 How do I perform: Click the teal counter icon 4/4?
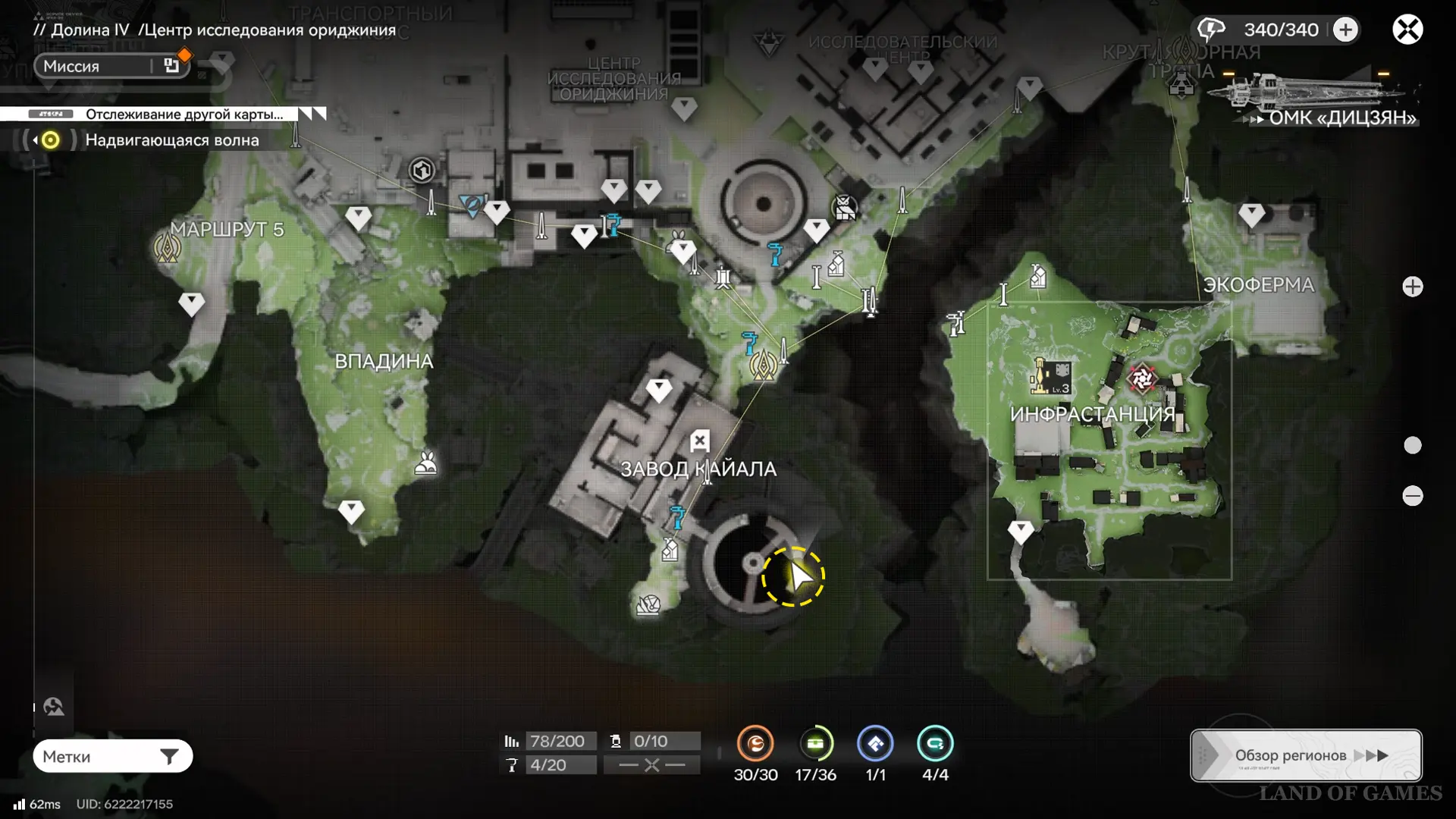pyautogui.click(x=935, y=744)
